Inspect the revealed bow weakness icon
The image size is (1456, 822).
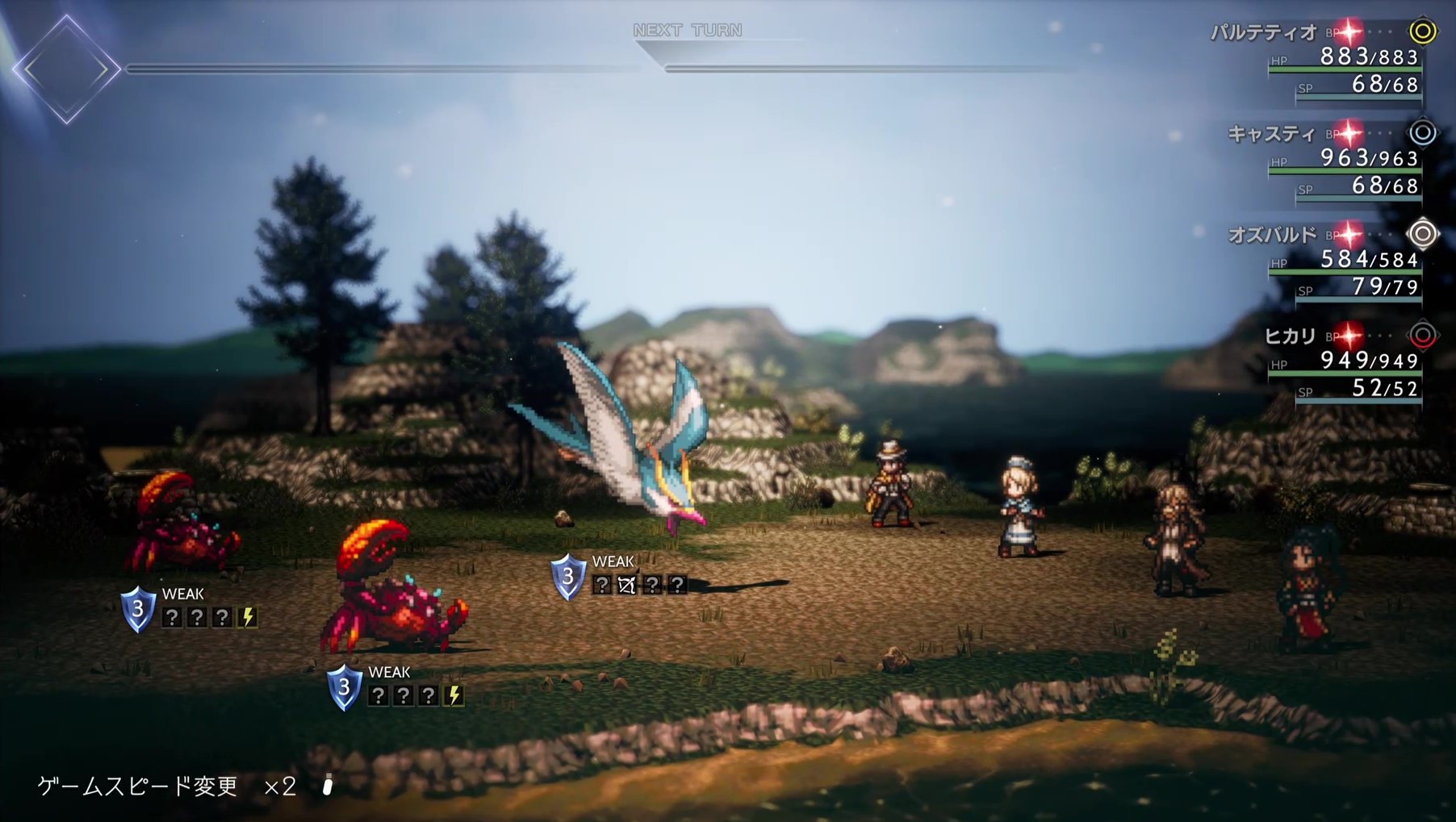click(627, 585)
